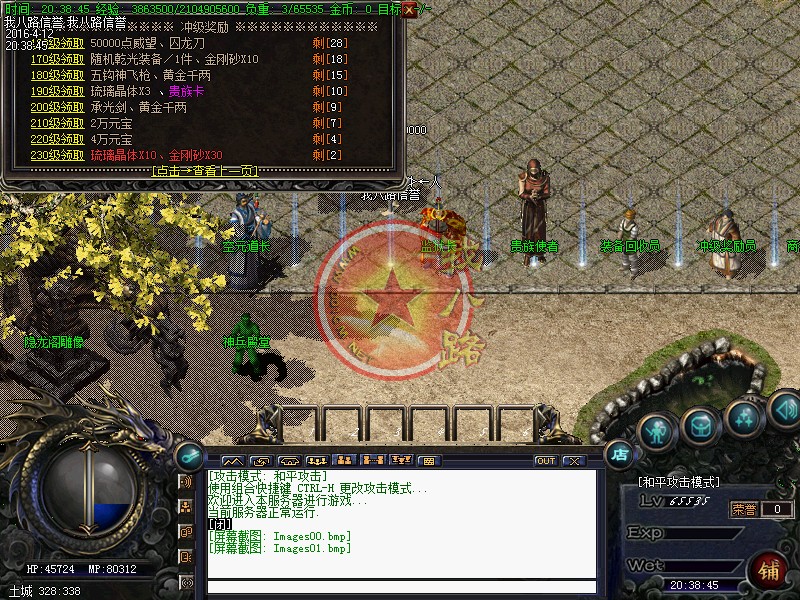
Task: Open the keyboard icon on the chat toolbar
Action: coord(428,461)
